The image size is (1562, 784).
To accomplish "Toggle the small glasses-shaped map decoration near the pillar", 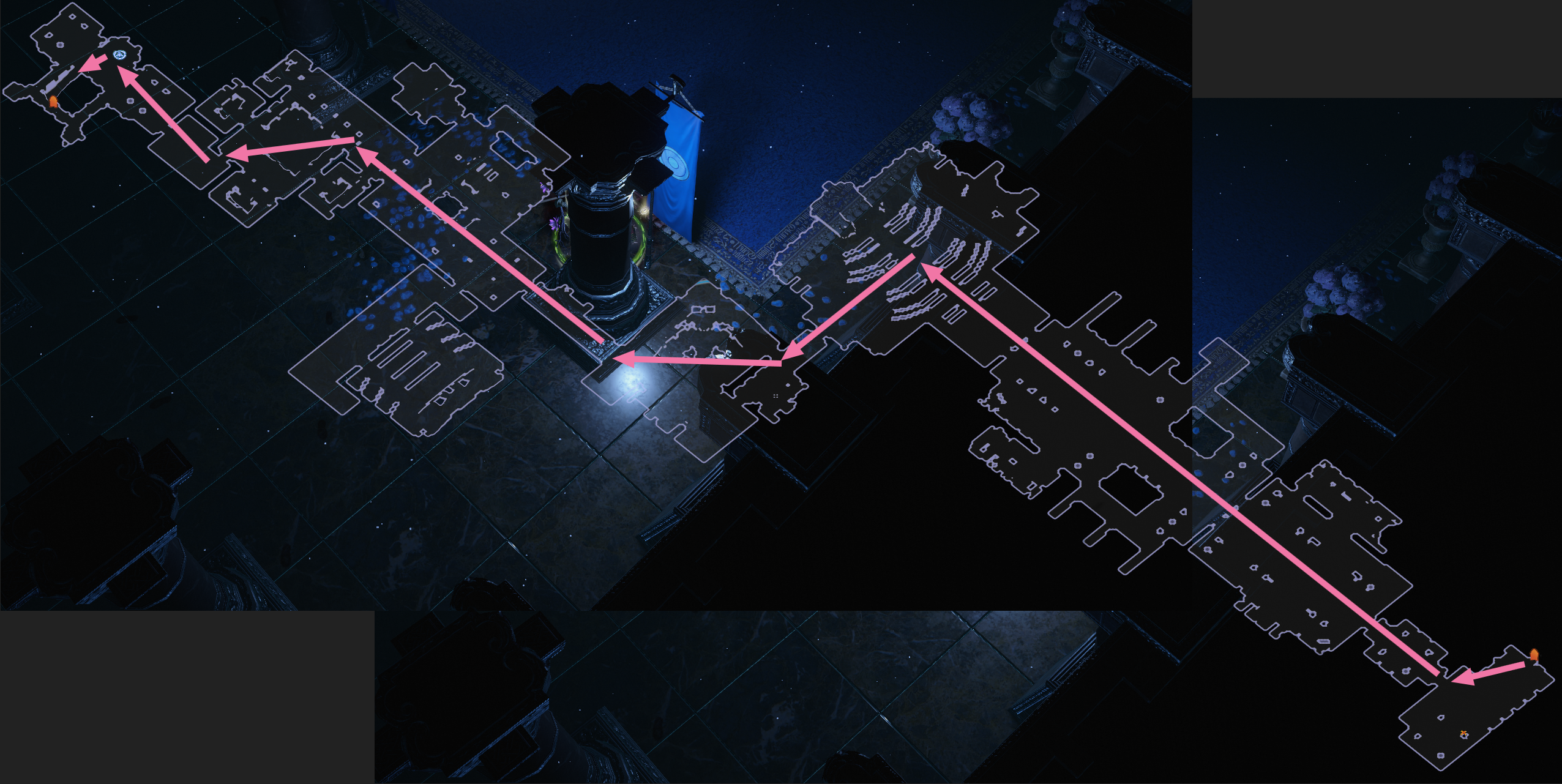I will pos(703,309).
